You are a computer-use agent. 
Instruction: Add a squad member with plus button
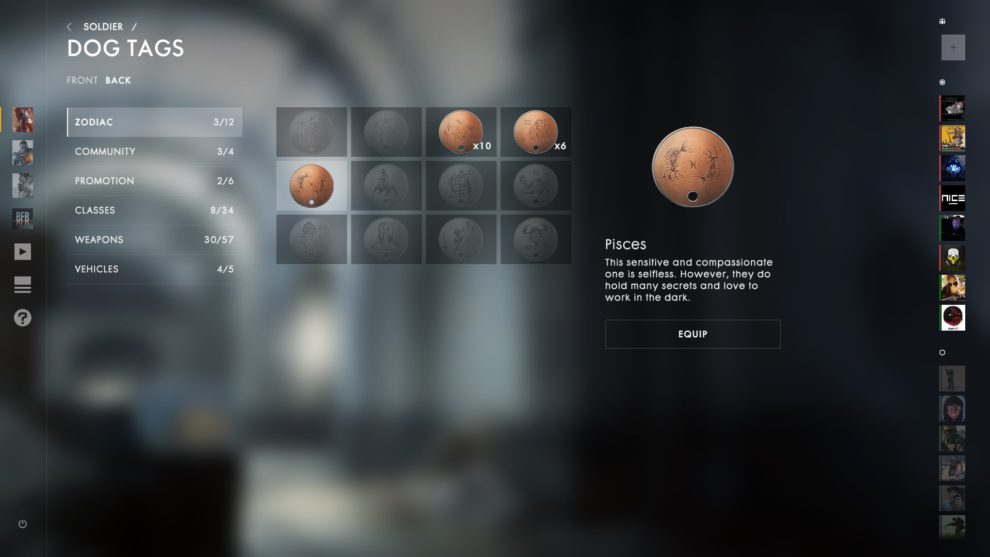point(952,48)
